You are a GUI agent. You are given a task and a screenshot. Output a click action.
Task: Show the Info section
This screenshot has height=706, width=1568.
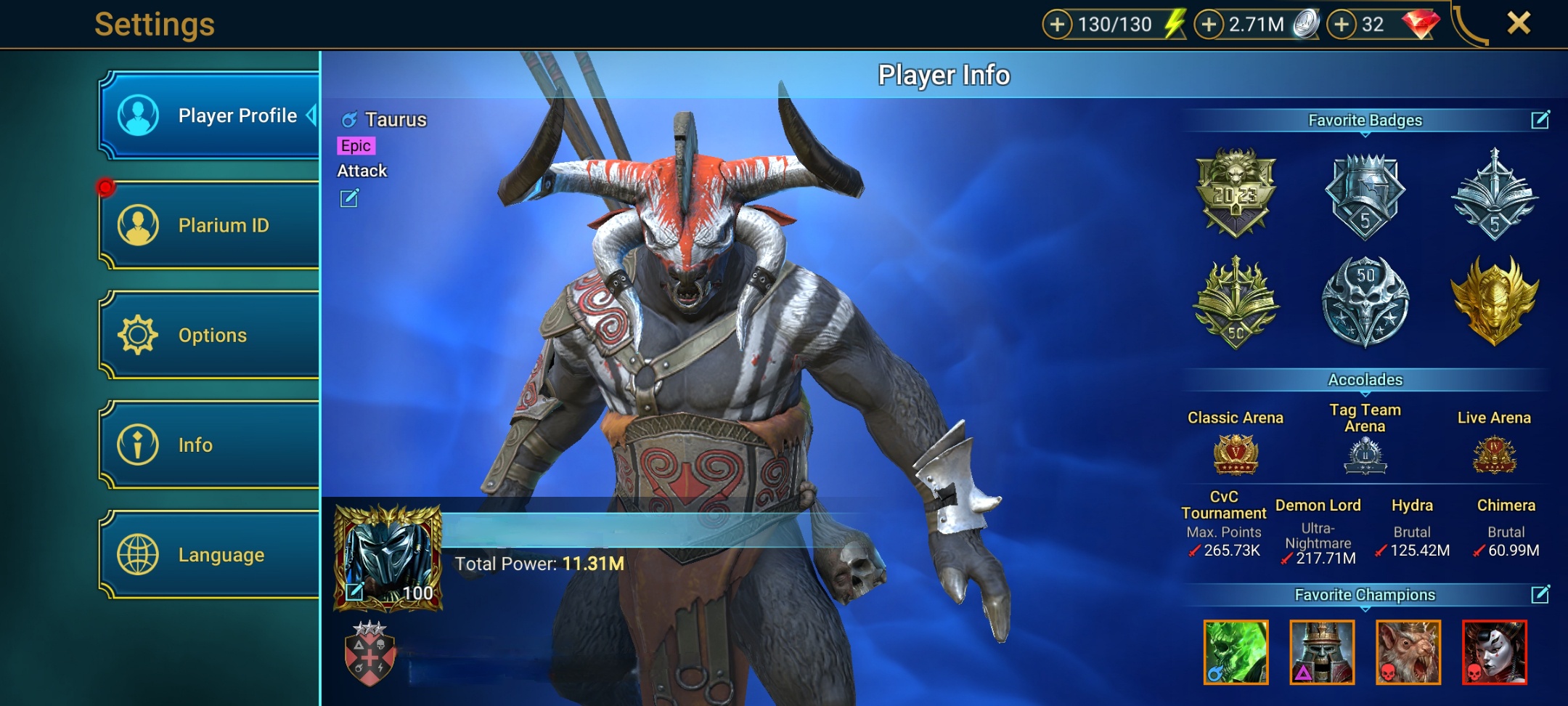click(209, 445)
